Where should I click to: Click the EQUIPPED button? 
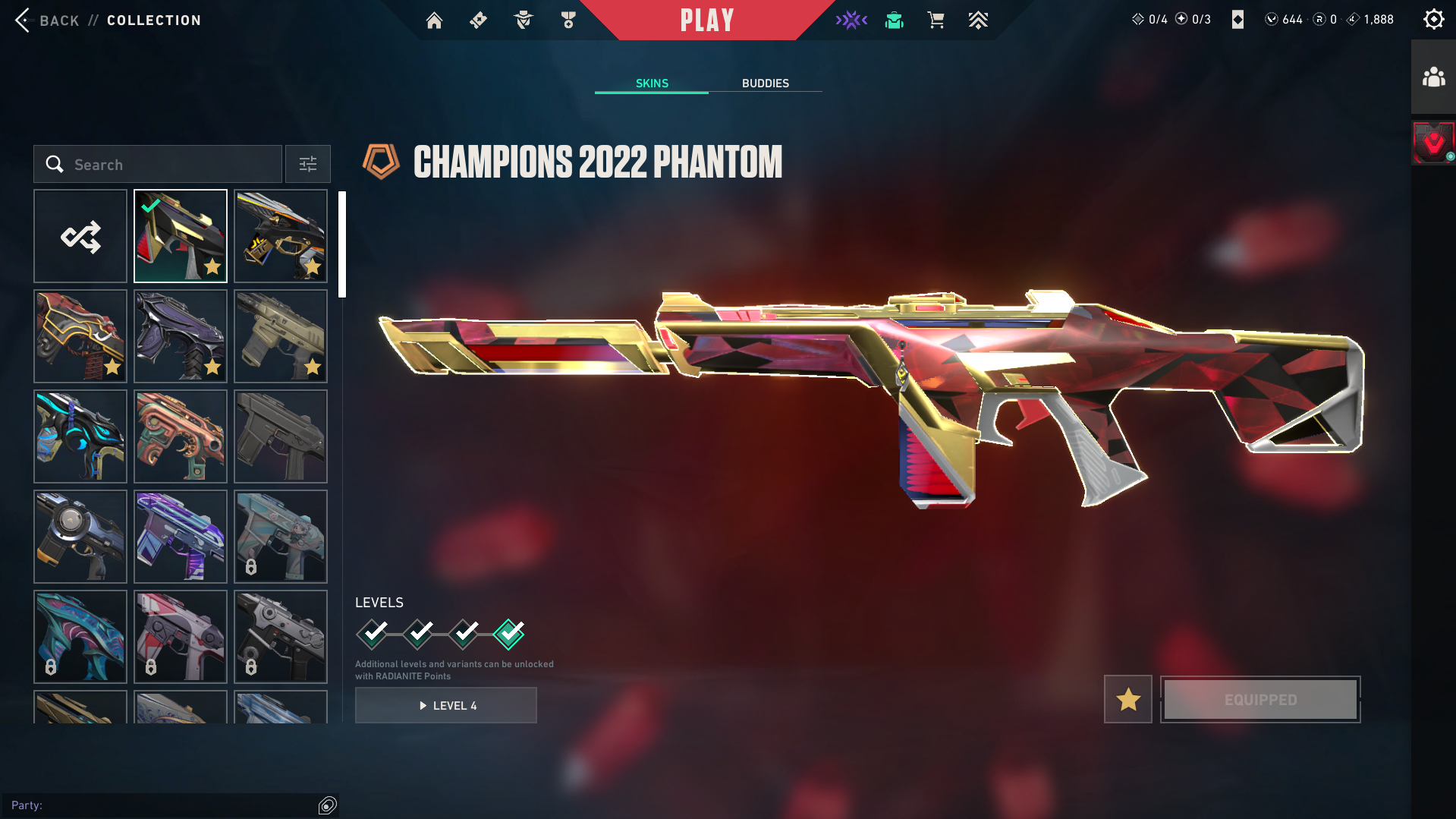tap(1260, 700)
